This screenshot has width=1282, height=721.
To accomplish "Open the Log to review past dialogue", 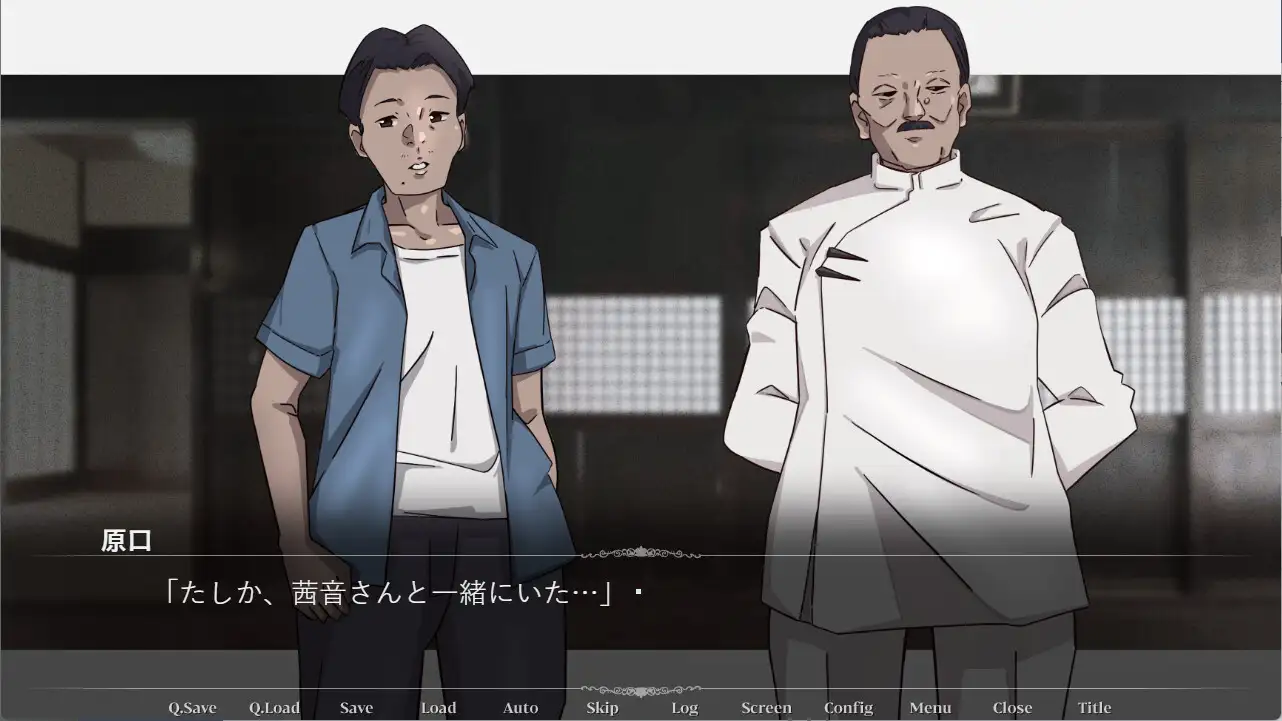I will (x=684, y=707).
